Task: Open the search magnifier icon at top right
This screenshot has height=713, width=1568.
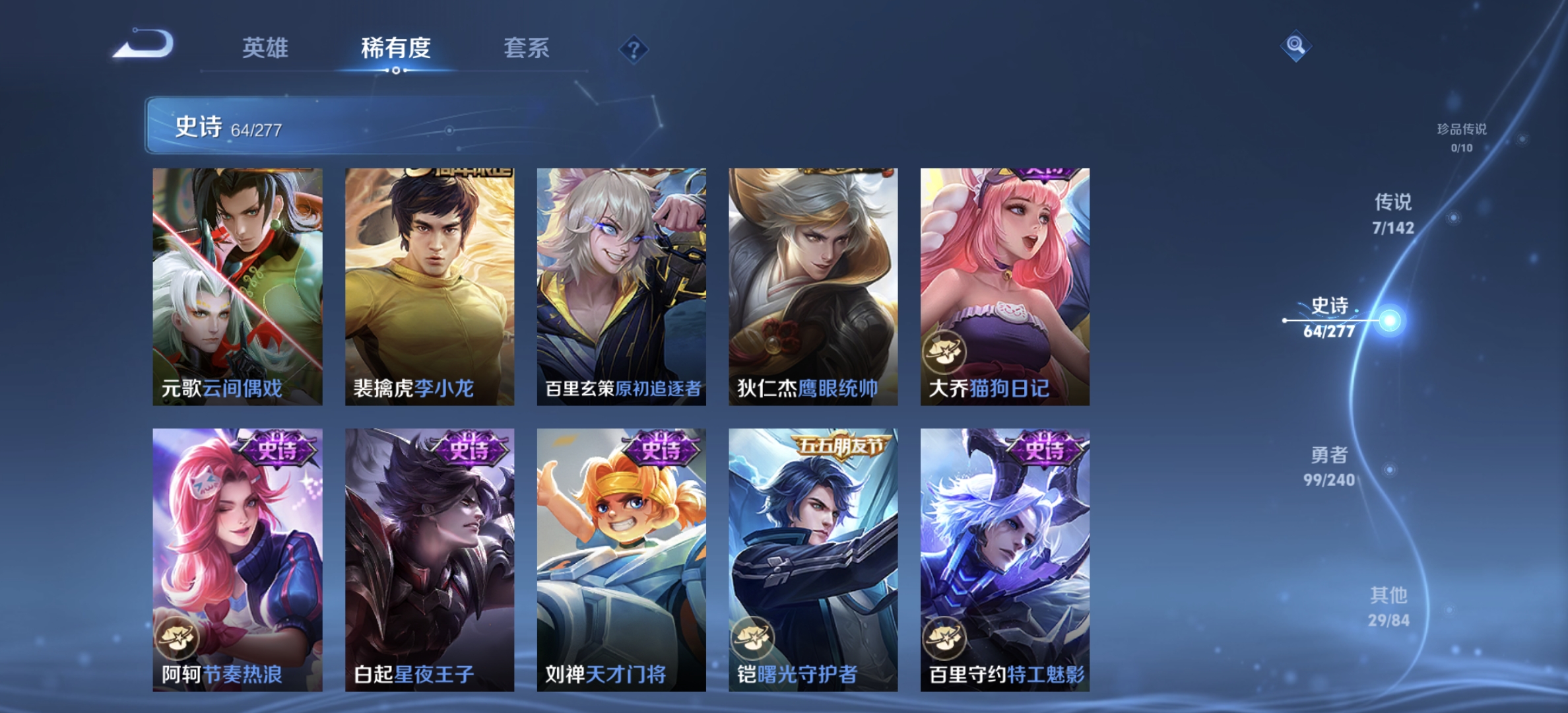Action: click(1296, 45)
